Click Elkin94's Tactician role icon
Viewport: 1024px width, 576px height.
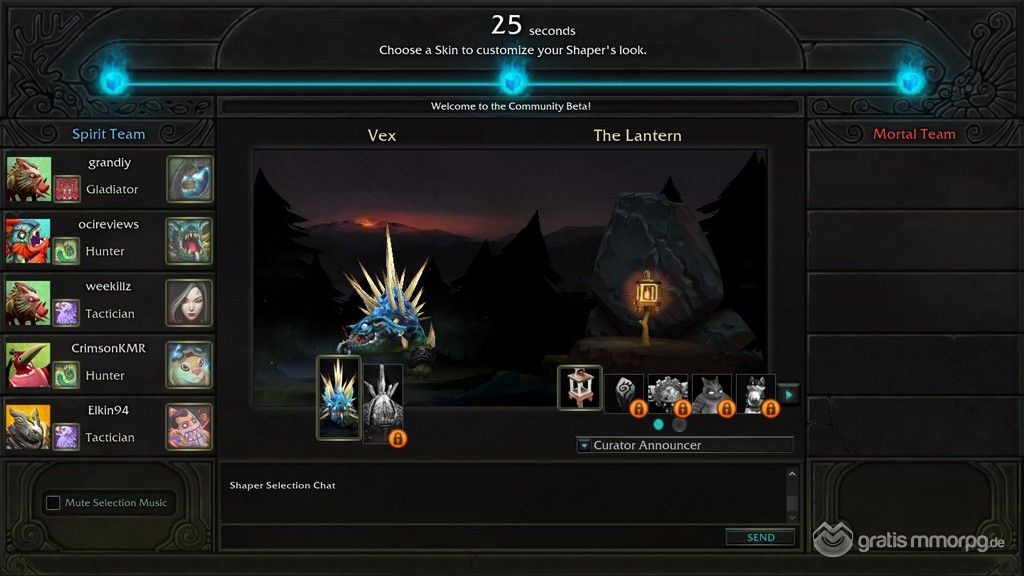point(66,437)
